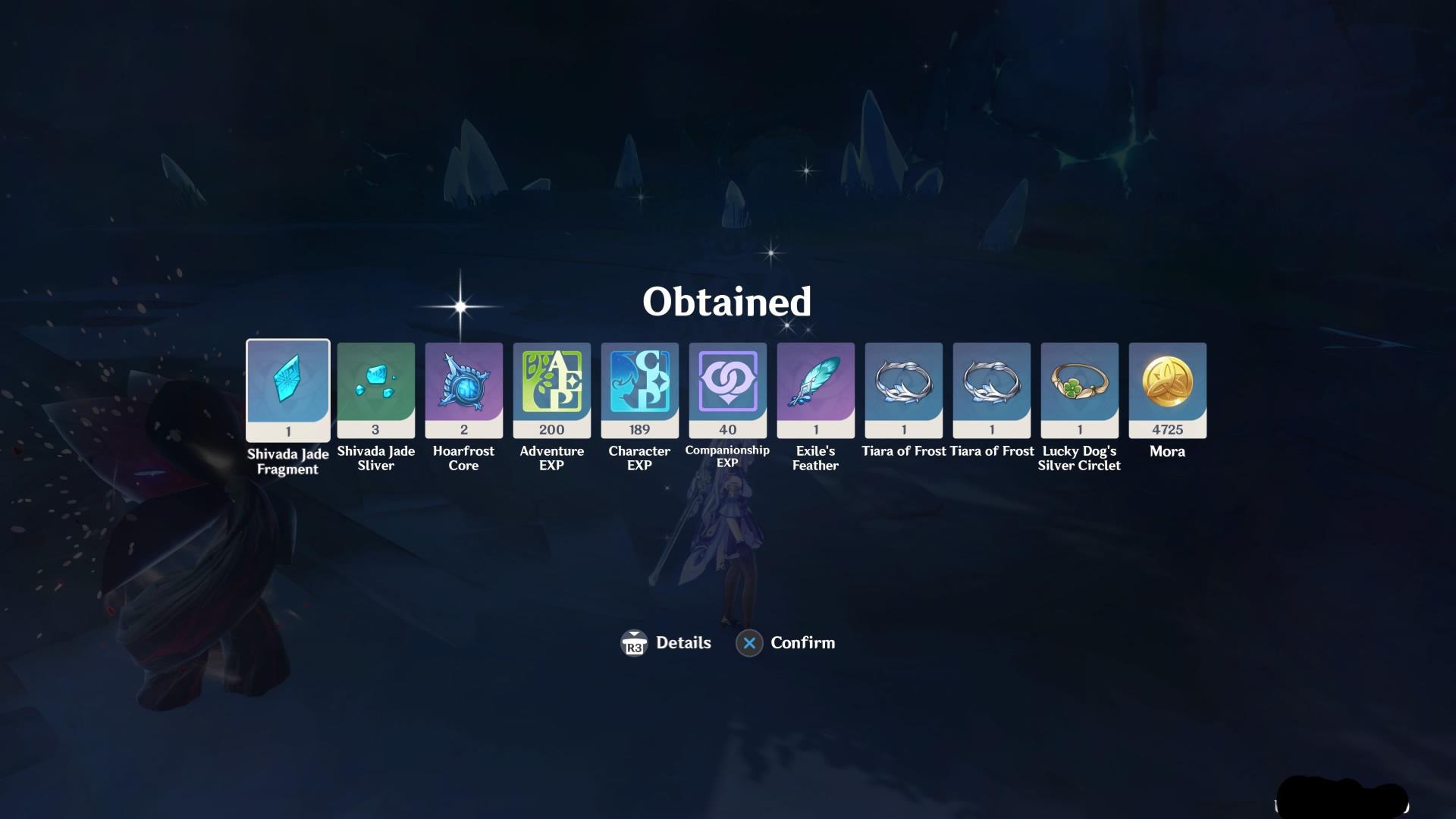Click the Obtained heading text
1456x819 pixels.
(727, 302)
